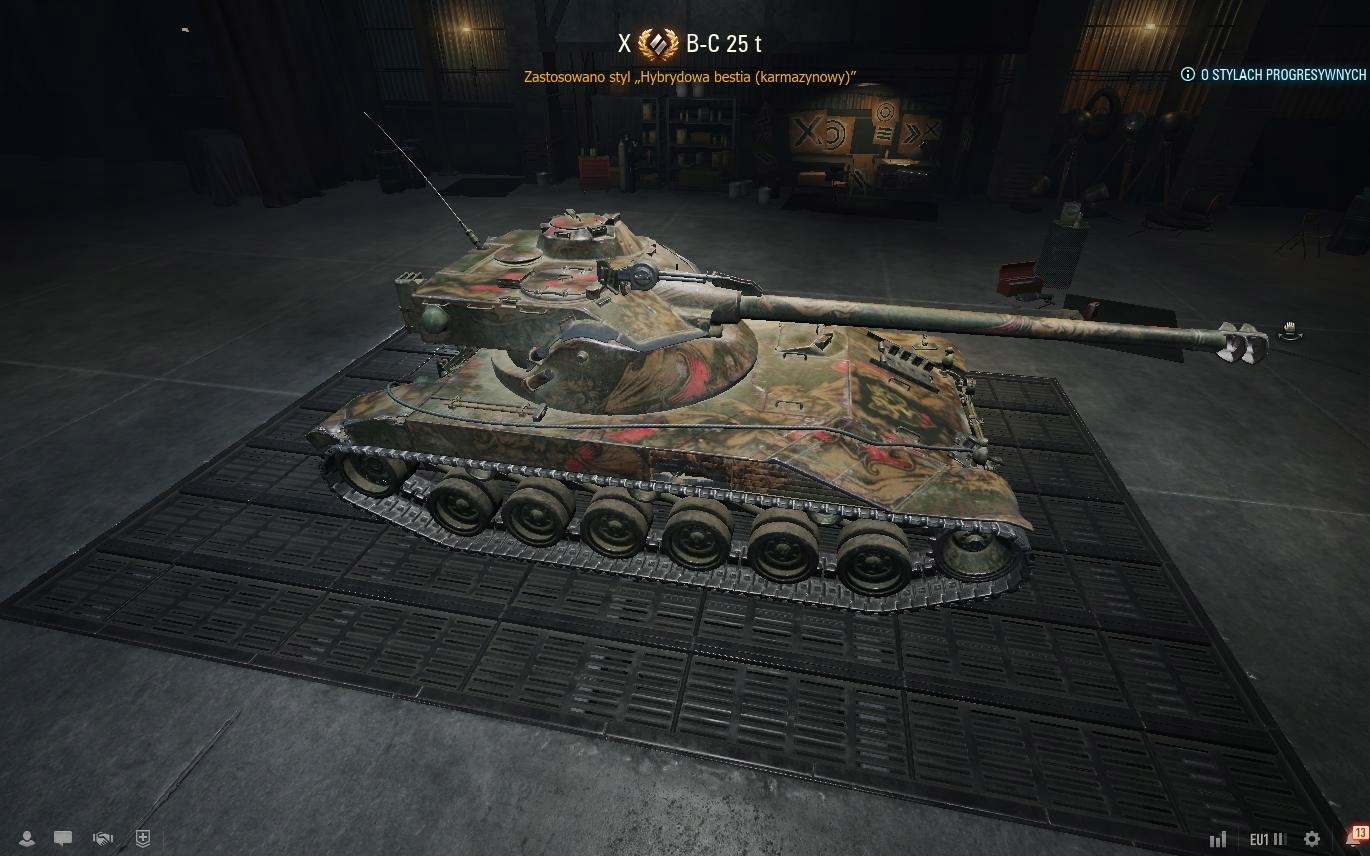Click the handshake icon
1370x856 pixels.
(x=102, y=839)
